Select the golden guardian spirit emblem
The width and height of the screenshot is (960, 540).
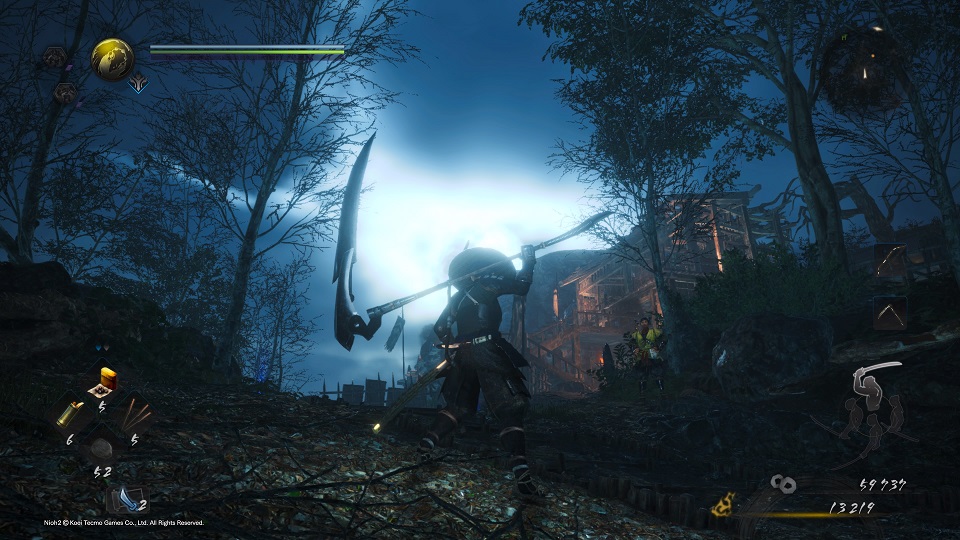[113, 59]
